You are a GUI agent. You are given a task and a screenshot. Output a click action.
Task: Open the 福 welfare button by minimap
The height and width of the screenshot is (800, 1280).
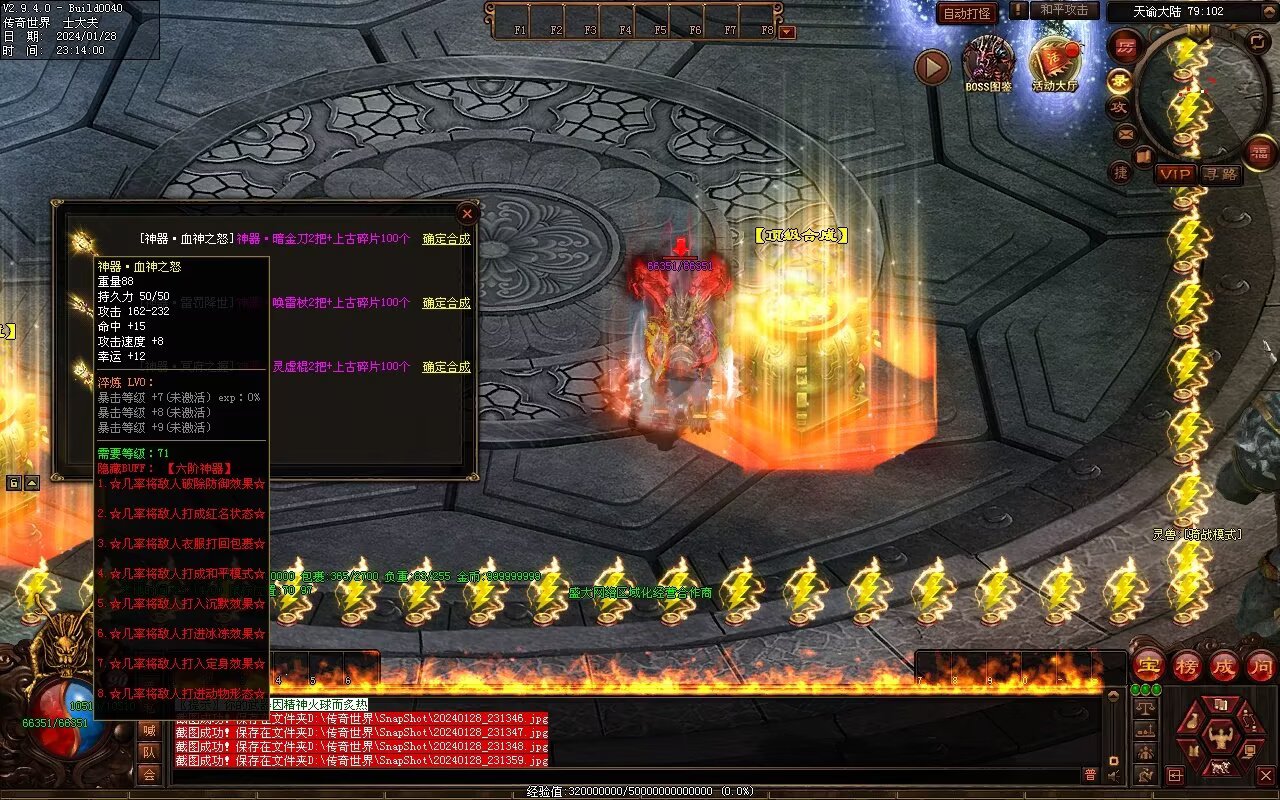point(1260,152)
